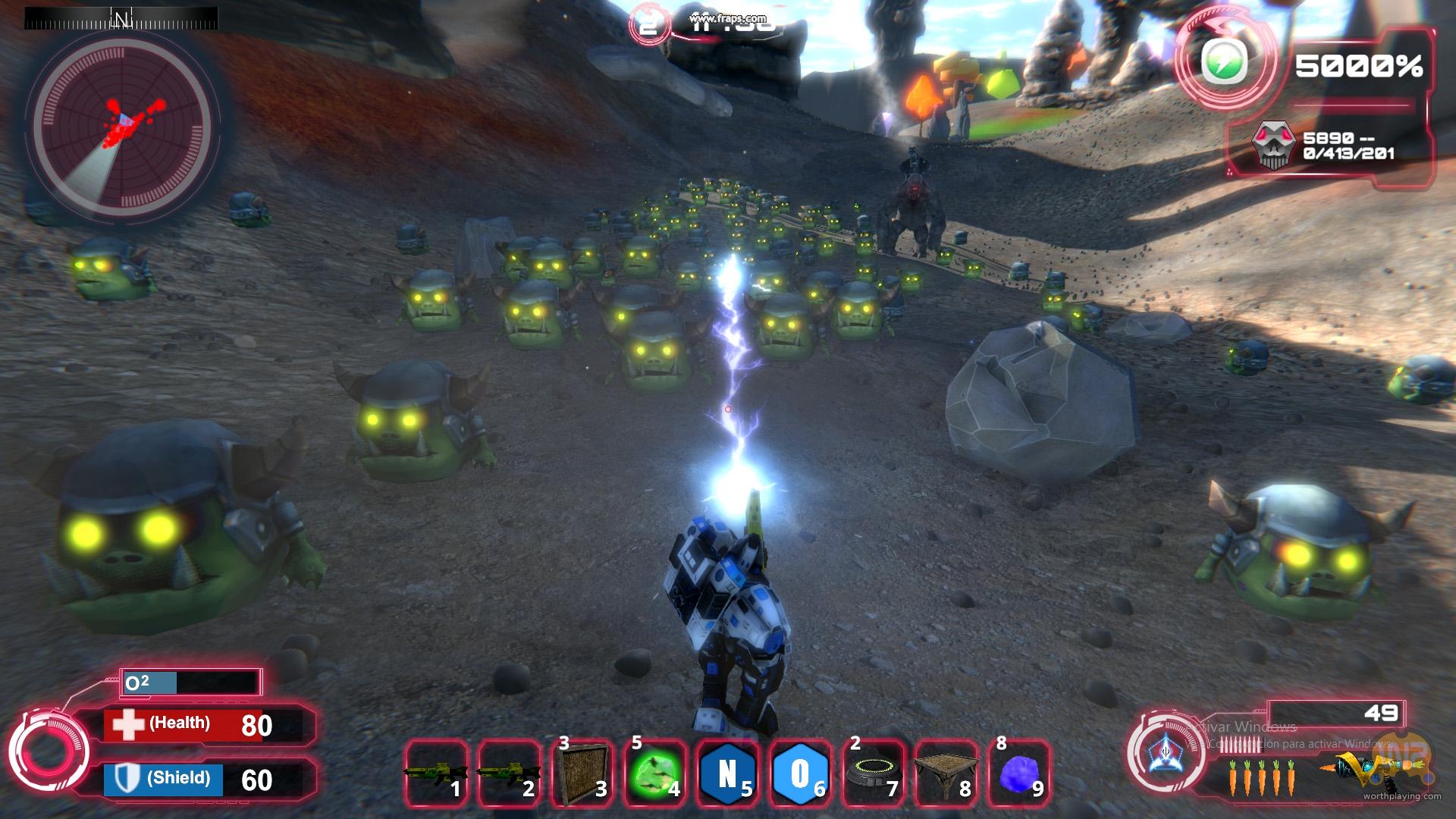This screenshot has height=819, width=1456.
Task: Select the round pad device slot
Action: point(873,773)
